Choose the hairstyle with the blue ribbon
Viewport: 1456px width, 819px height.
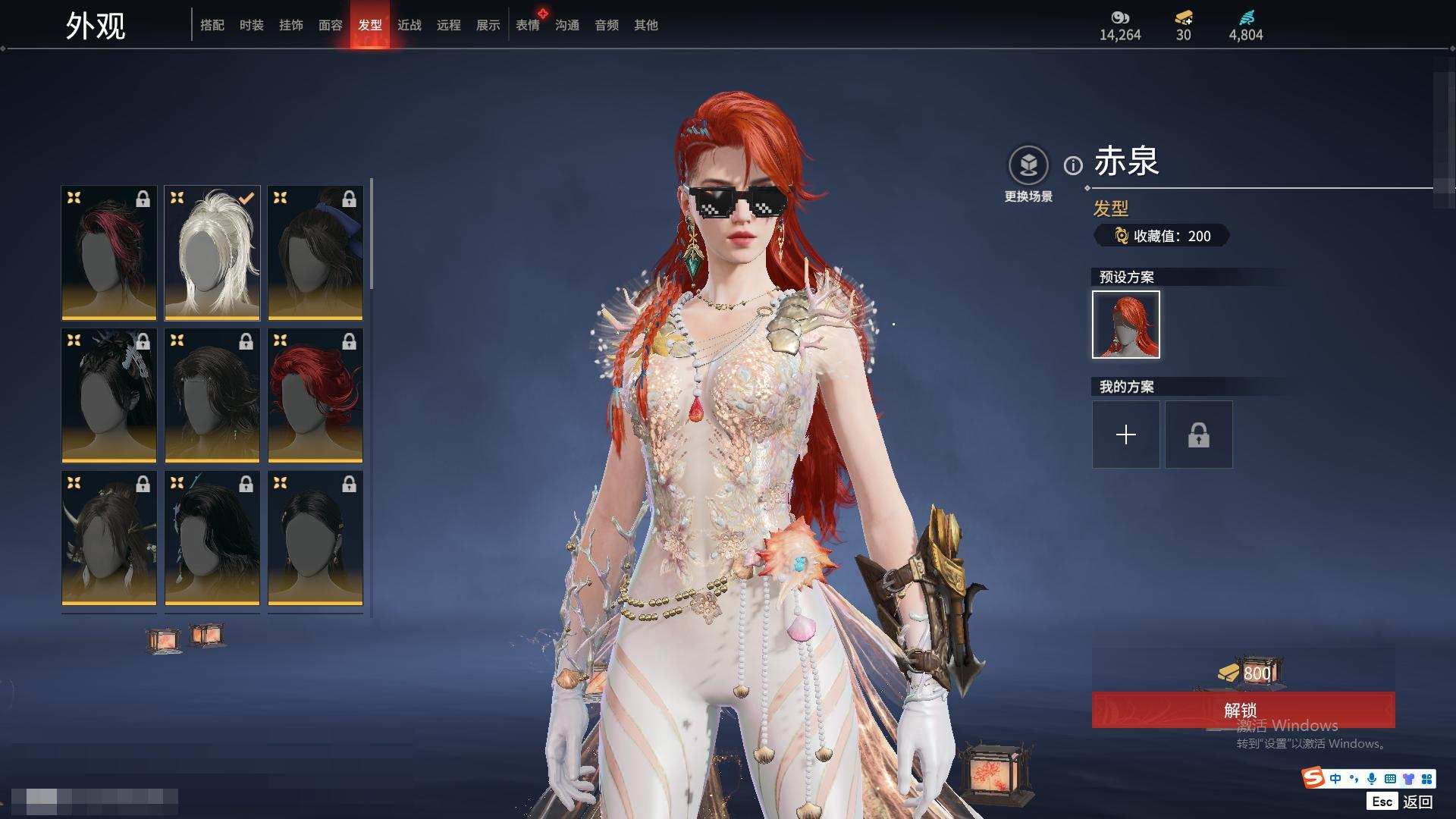point(315,253)
